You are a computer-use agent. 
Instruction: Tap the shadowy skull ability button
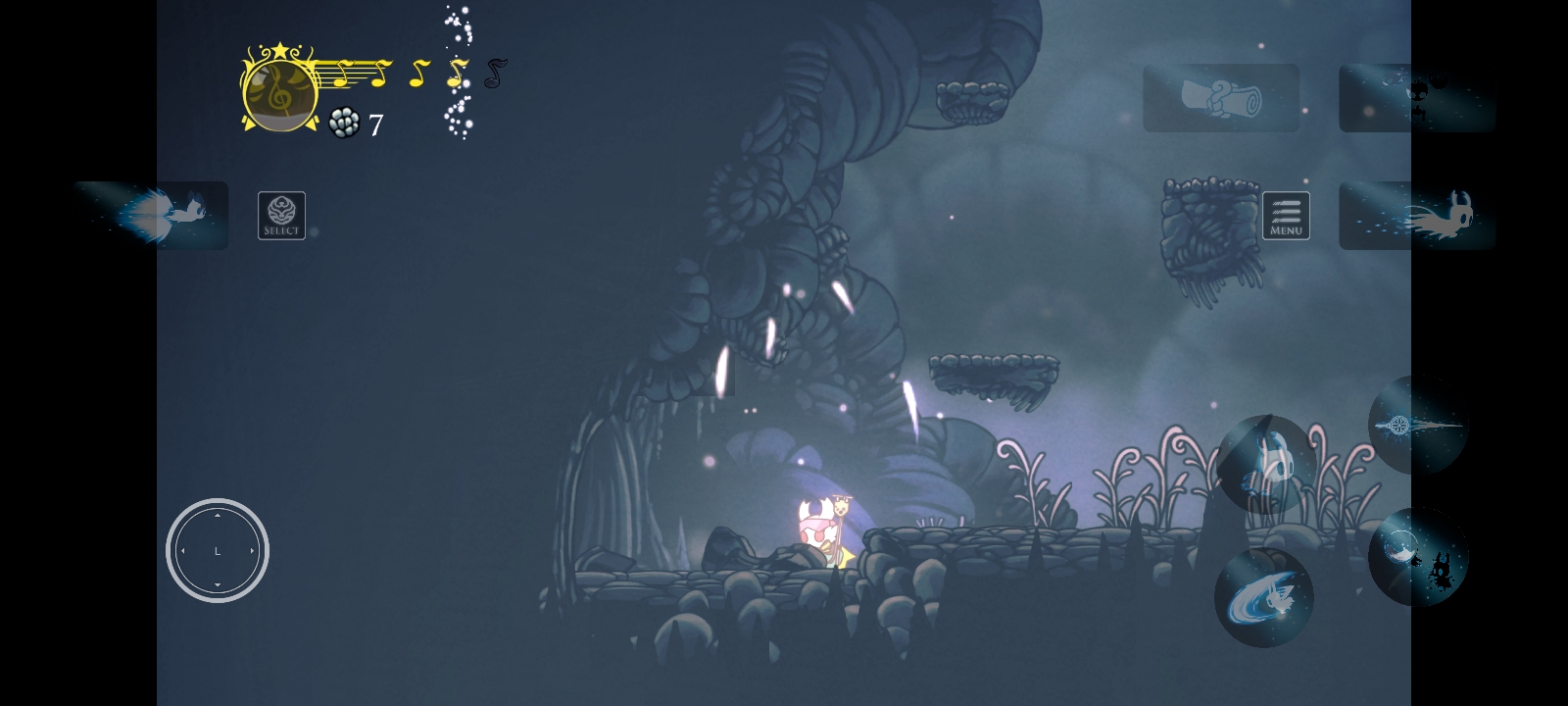(x=1417, y=98)
